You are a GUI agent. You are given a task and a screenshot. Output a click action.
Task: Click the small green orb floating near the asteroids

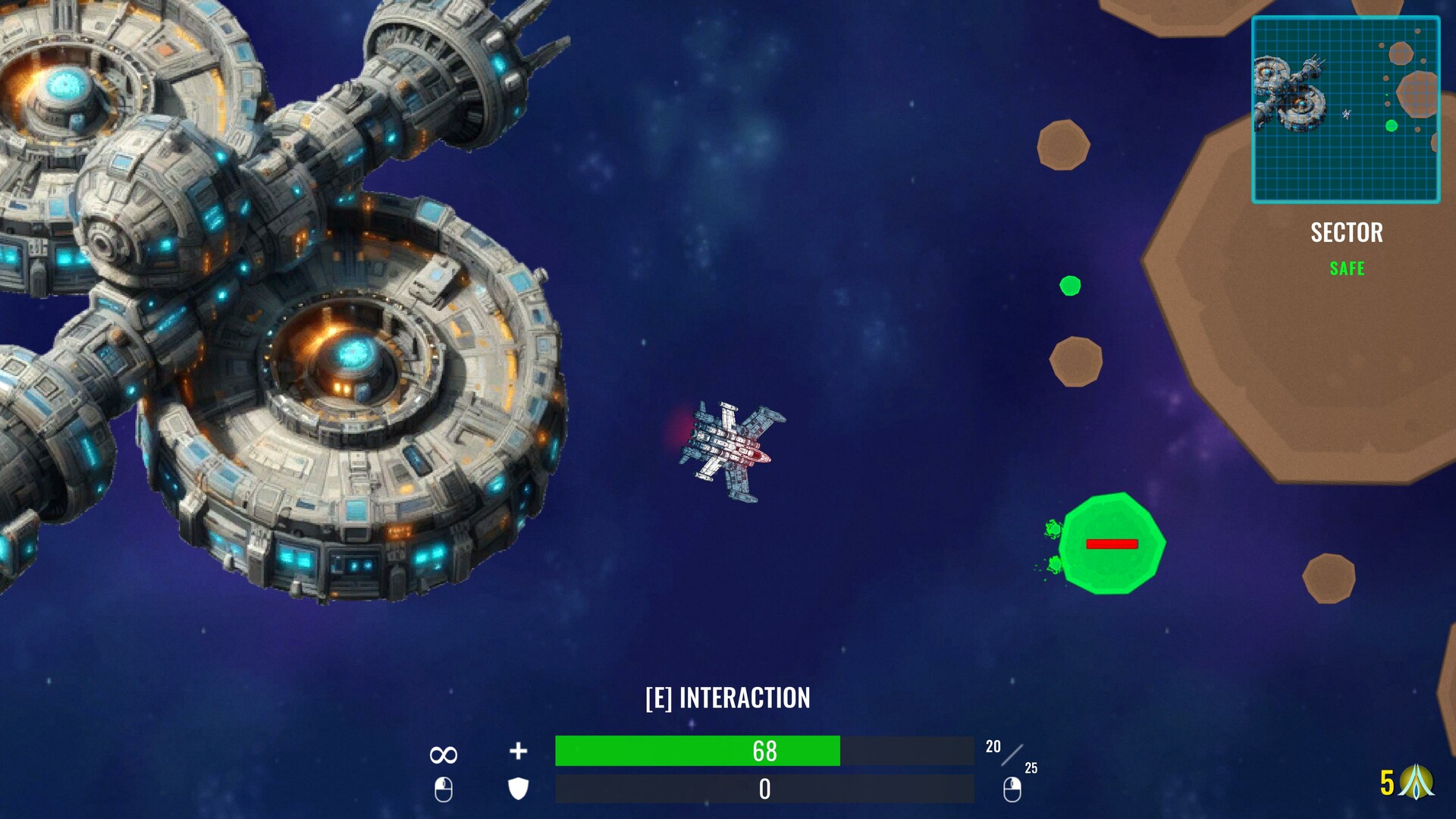(x=1070, y=287)
